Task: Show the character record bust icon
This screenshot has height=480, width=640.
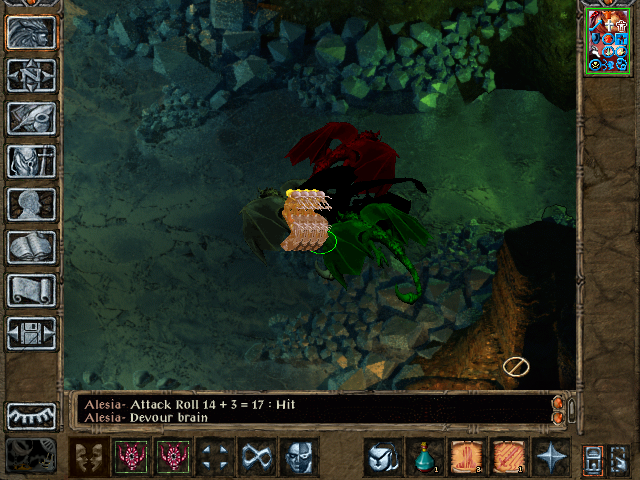Action: (x=32, y=204)
